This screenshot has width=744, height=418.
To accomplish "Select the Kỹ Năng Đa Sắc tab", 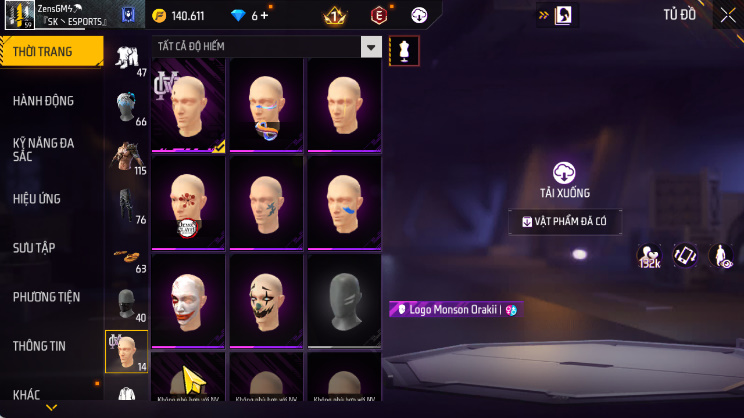I will click(43, 149).
